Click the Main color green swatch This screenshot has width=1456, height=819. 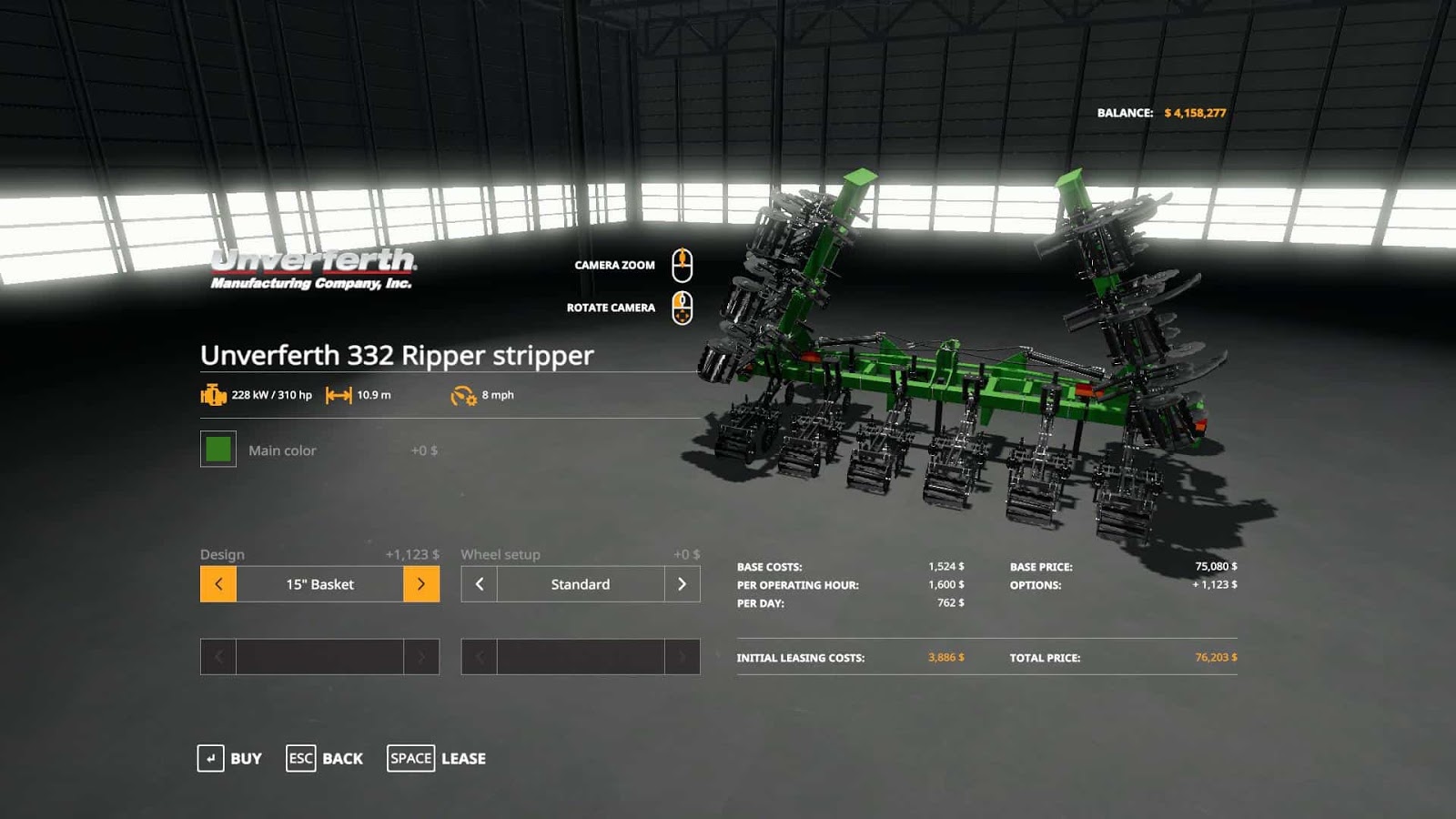(x=217, y=450)
